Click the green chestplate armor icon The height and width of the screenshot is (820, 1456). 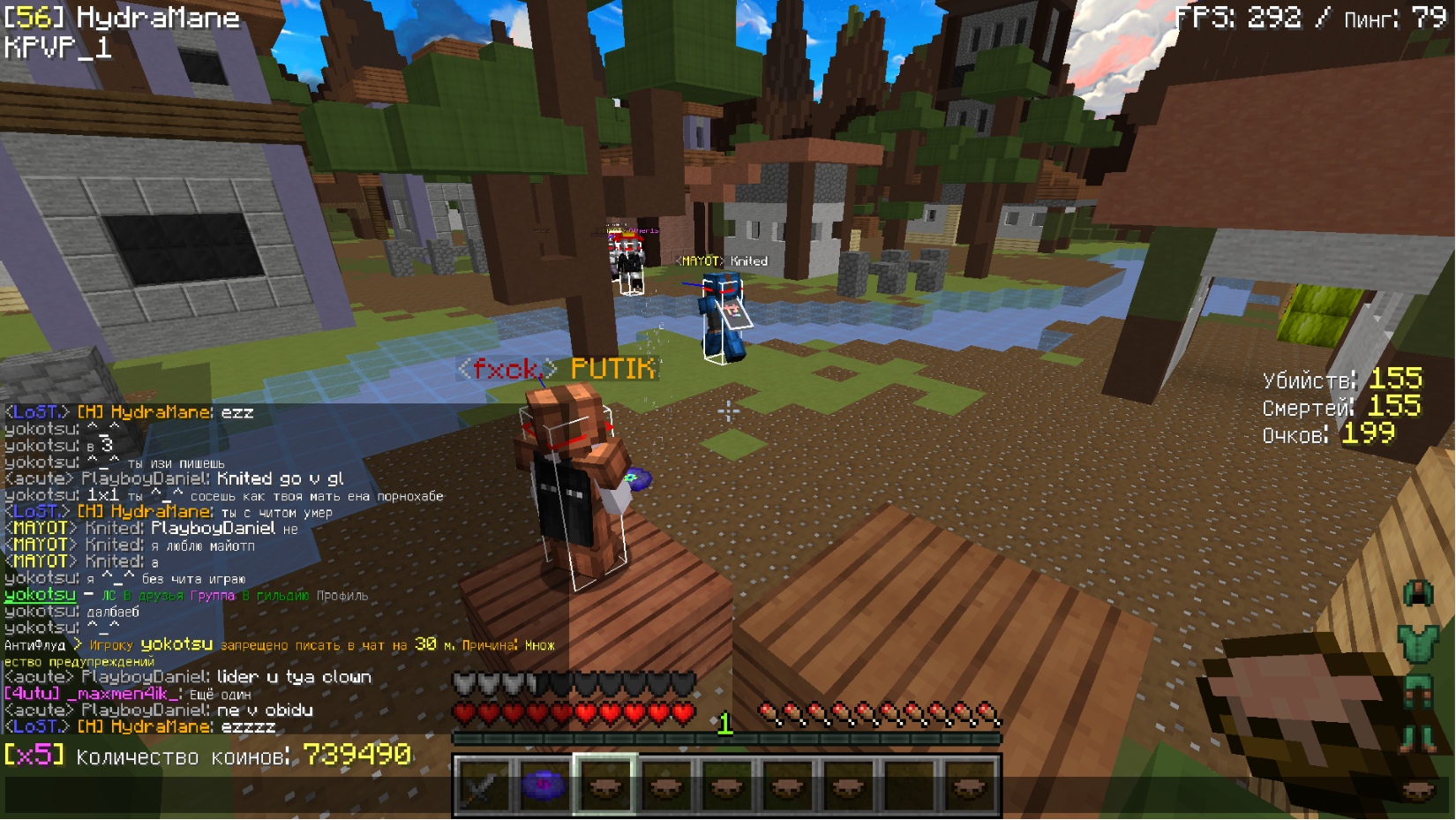pyautogui.click(x=1418, y=642)
